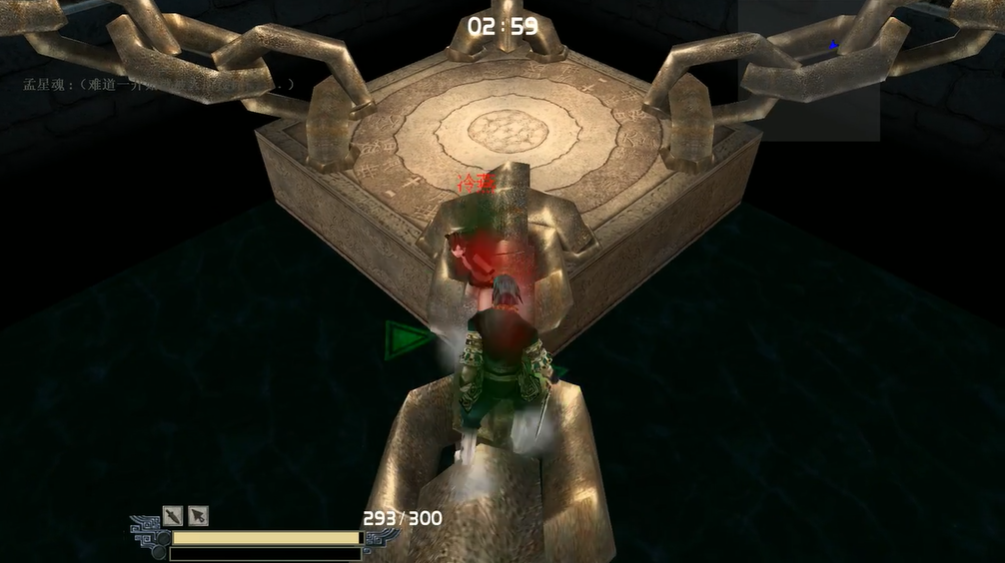Click the translucent minimap panel
Viewport: 1005px width, 563px height.
pos(808,70)
